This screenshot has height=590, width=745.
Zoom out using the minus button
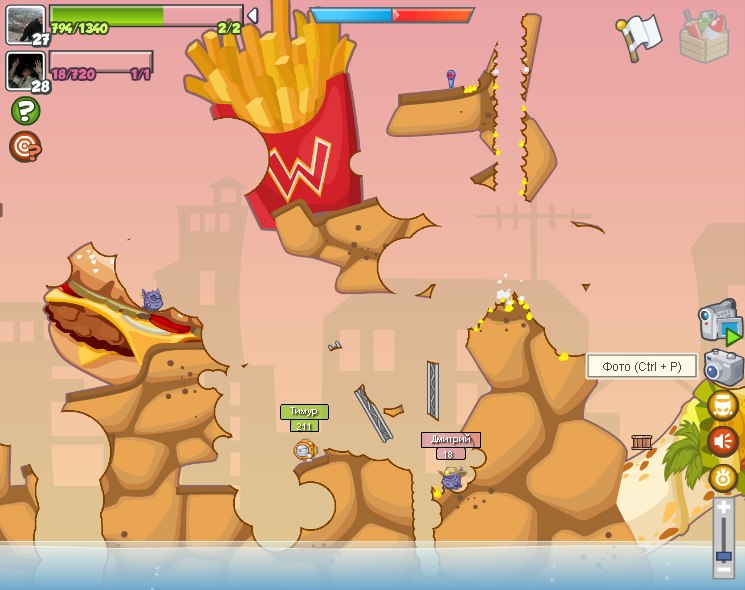point(723,572)
